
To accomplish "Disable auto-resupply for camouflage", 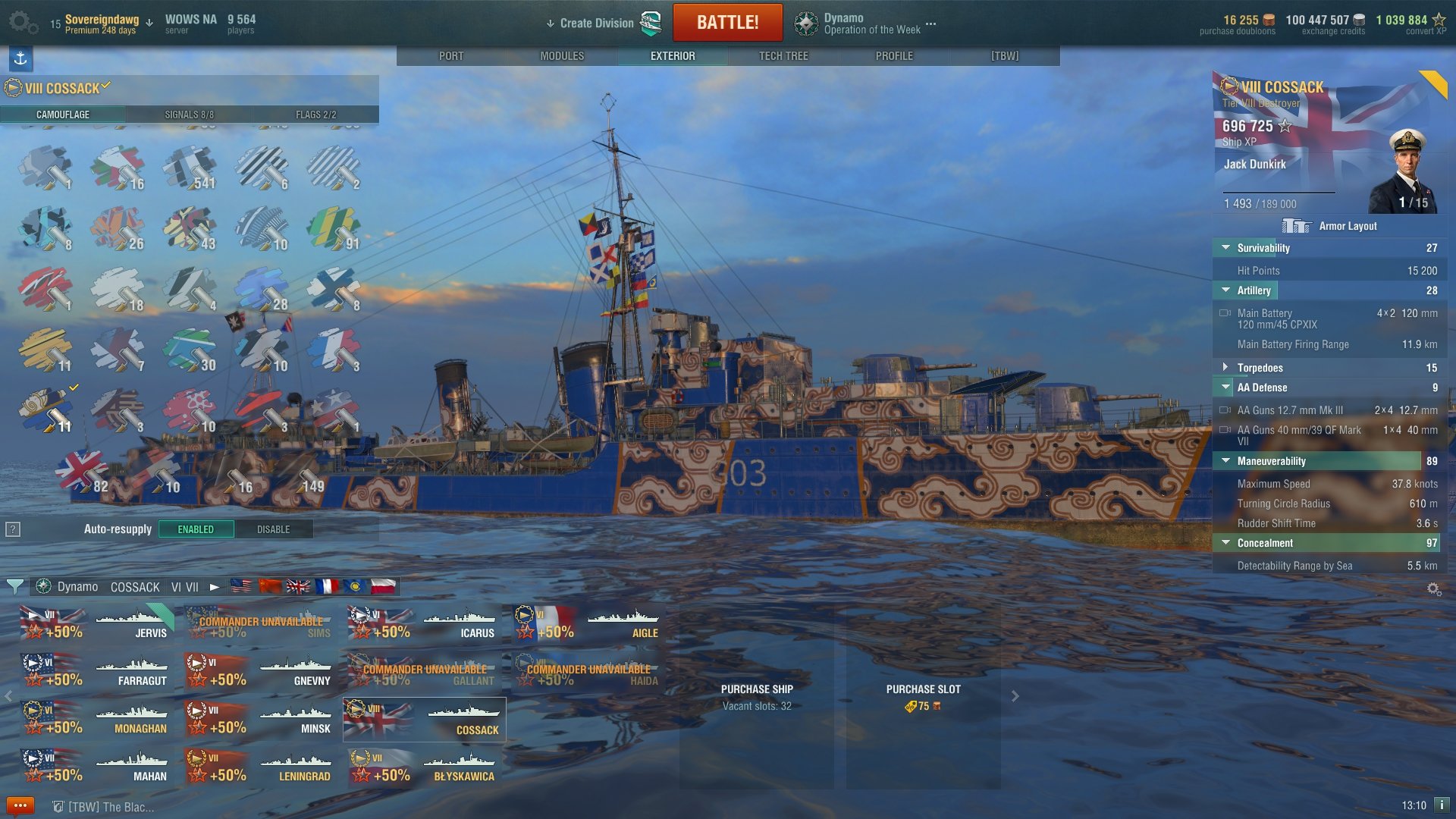I will pyautogui.click(x=273, y=529).
